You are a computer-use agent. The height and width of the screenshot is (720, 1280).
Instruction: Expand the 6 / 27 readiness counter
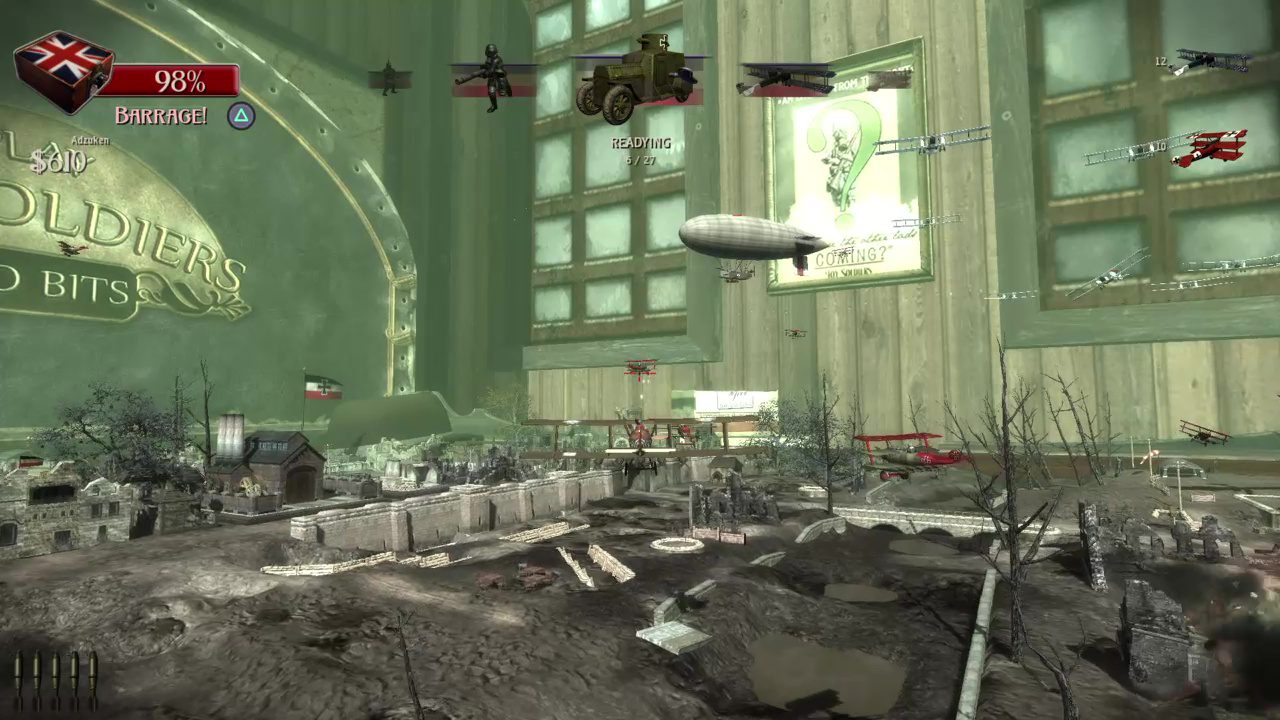coord(640,160)
